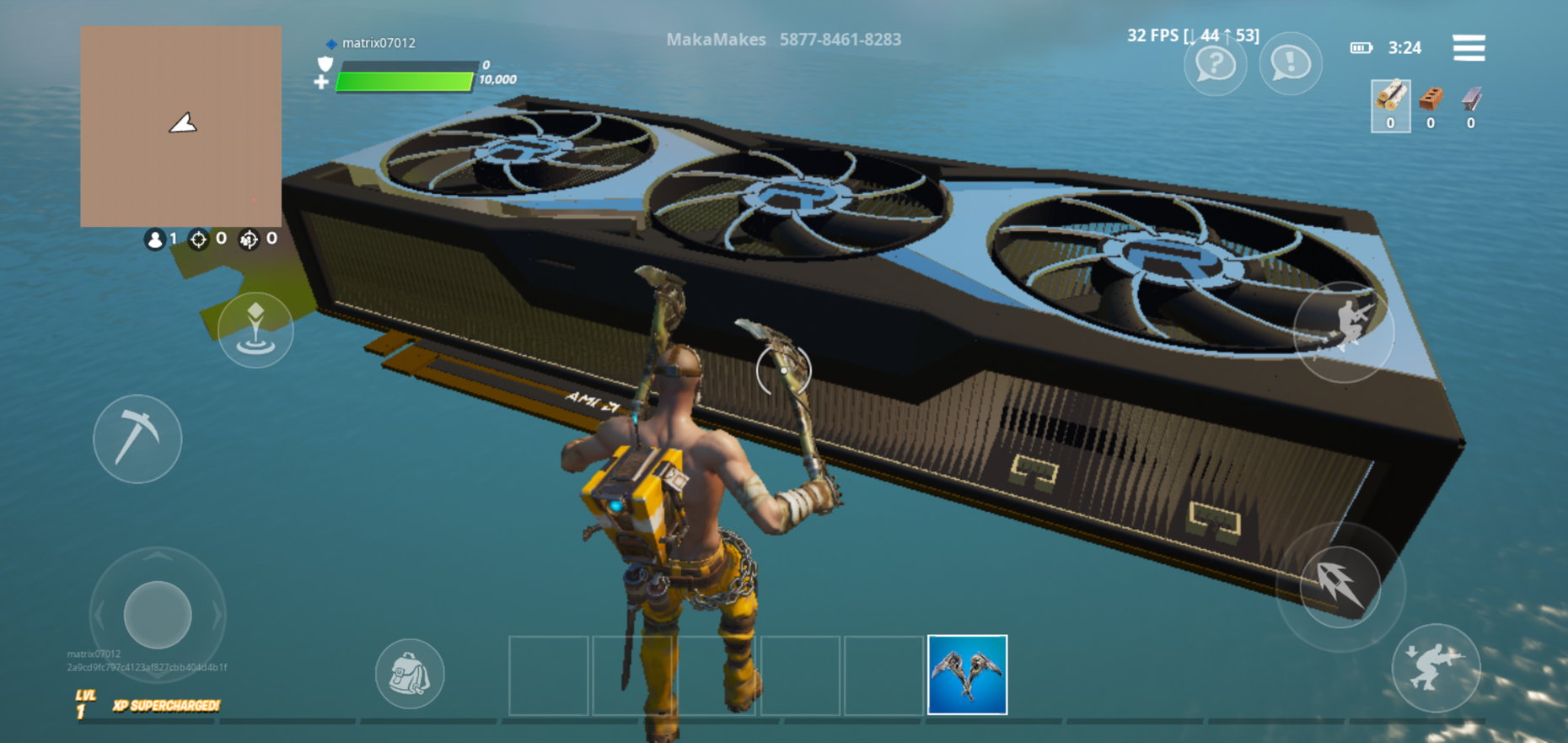Tap the question mark chat bubble
This screenshot has height=743, width=1568.
pyautogui.click(x=1215, y=64)
